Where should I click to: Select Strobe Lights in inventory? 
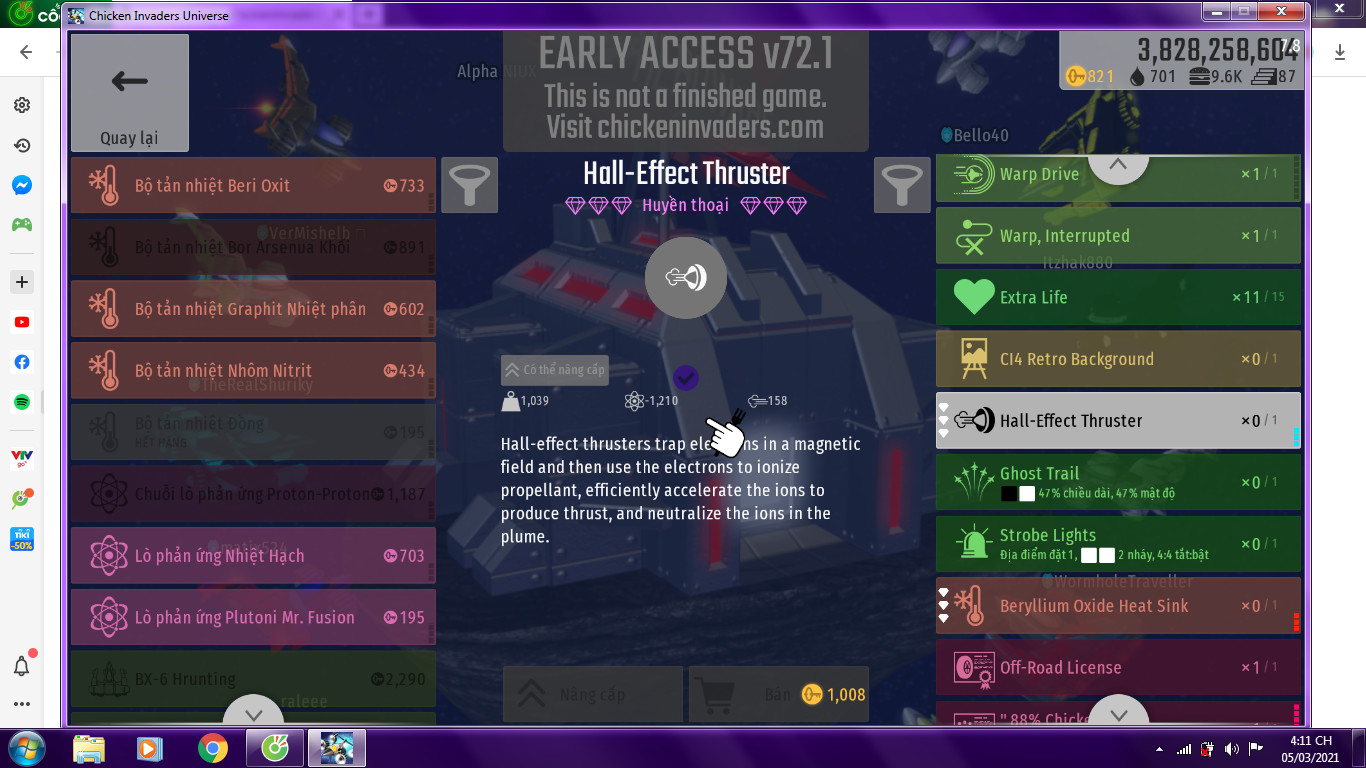pos(1117,544)
